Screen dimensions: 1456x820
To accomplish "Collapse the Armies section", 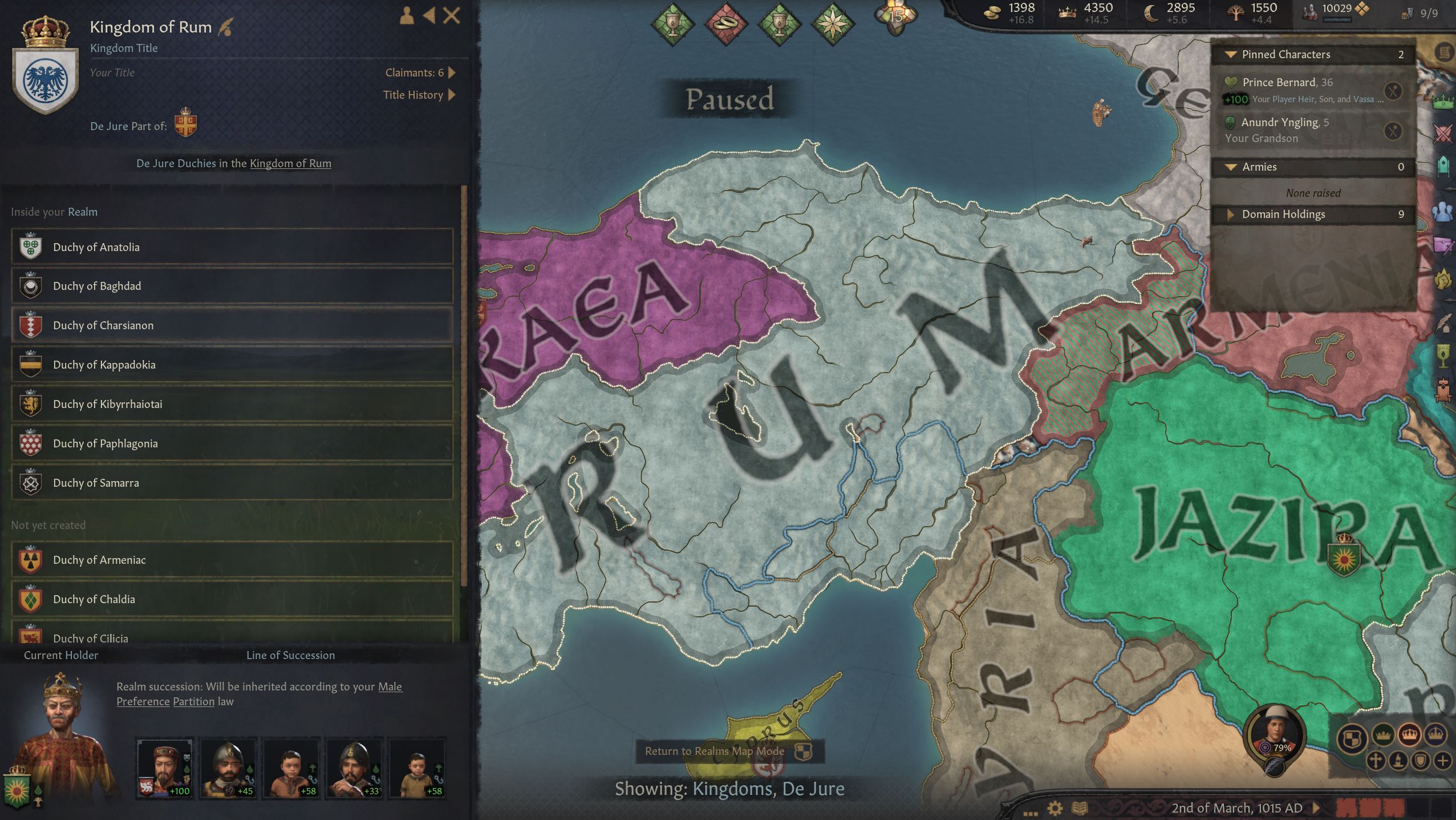I will [1231, 166].
